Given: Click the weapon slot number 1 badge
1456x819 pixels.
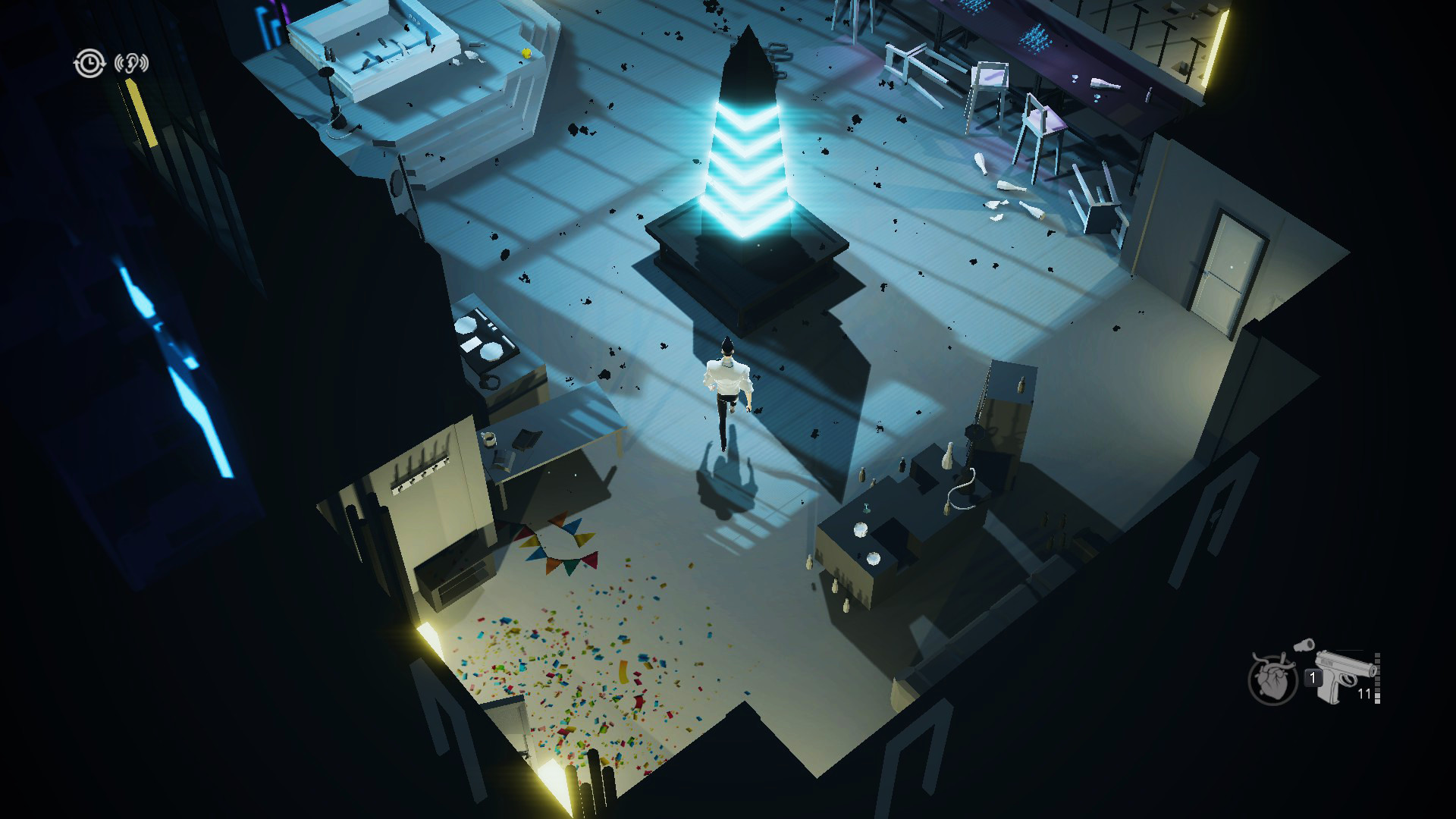Looking at the screenshot, I should pyautogui.click(x=1313, y=677).
